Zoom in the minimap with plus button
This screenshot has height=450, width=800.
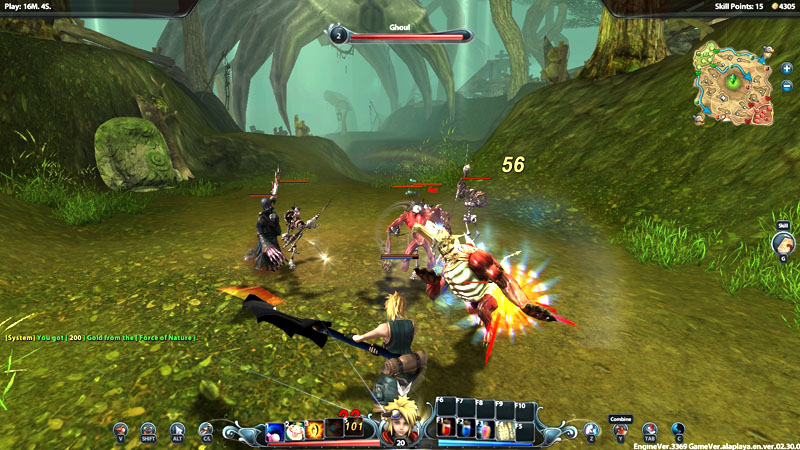(x=787, y=69)
